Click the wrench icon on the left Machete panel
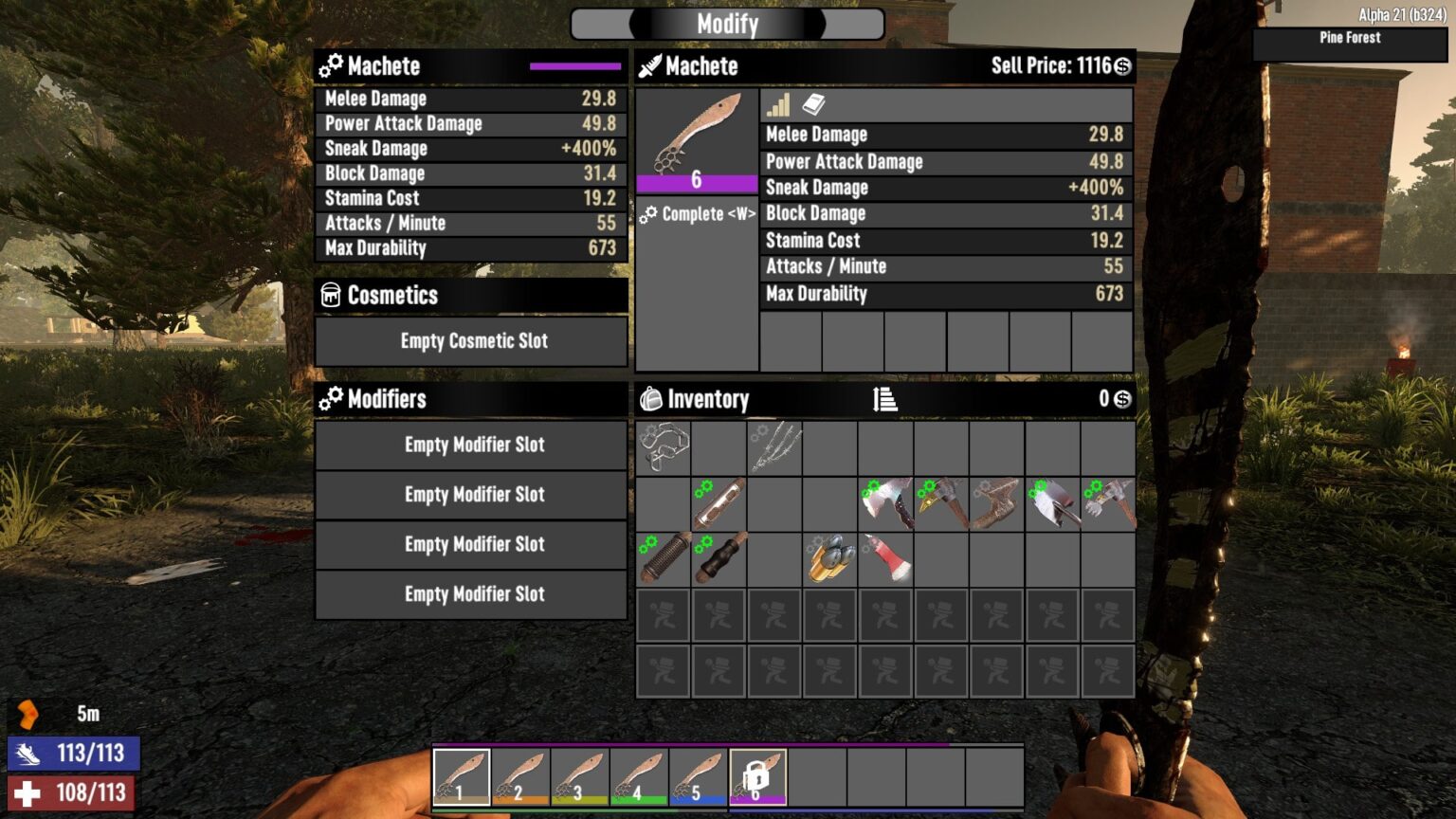The width and height of the screenshot is (1456, 819). click(x=332, y=66)
